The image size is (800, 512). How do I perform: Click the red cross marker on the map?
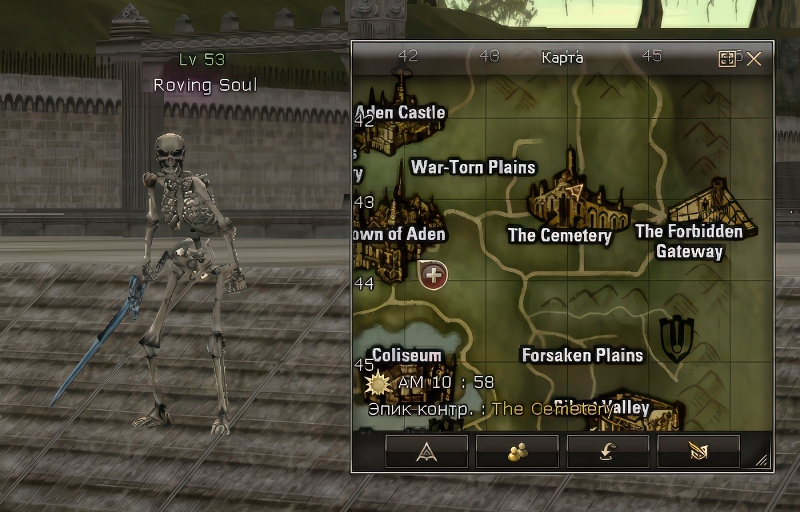[x=434, y=274]
